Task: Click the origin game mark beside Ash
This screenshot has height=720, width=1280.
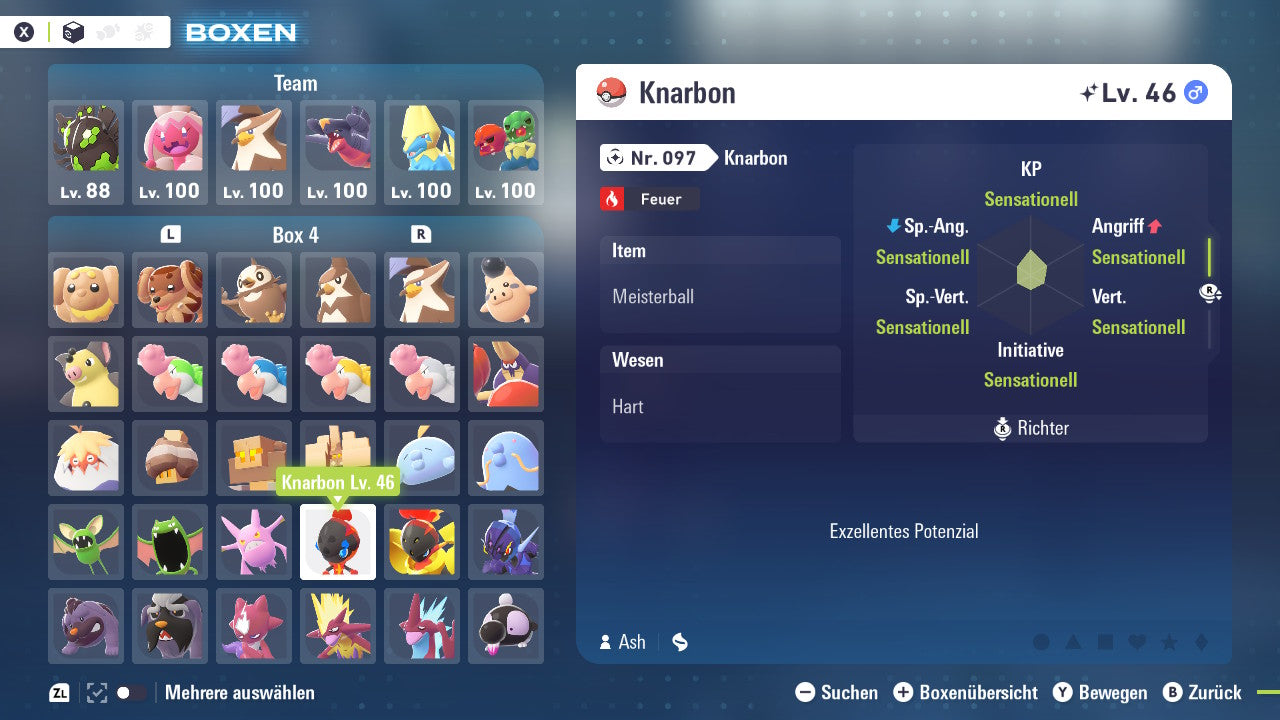Action: (679, 642)
